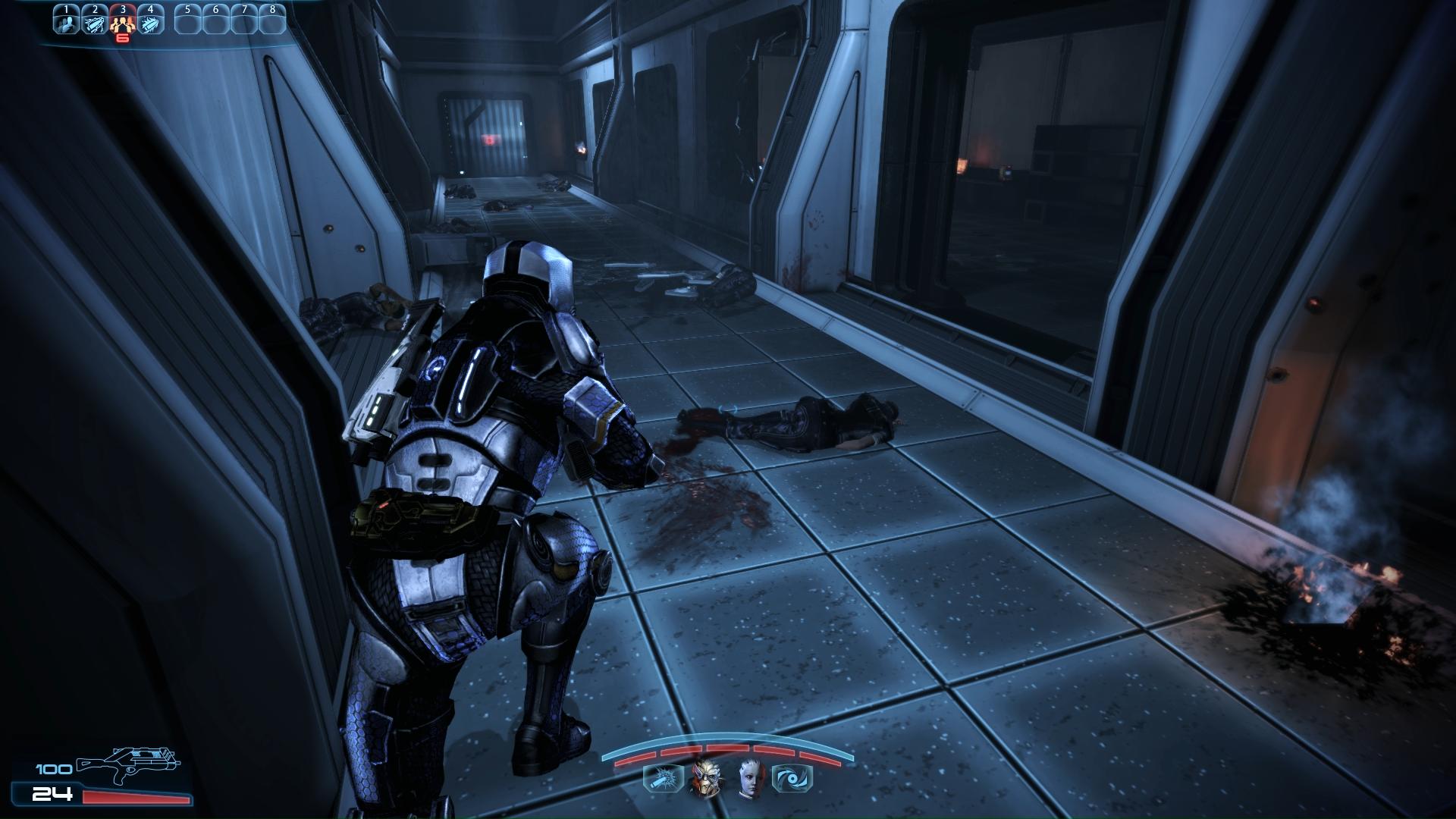Viewport: 1456px width, 819px height.
Task: Select the red three-figure squad power
Action: 122,22
